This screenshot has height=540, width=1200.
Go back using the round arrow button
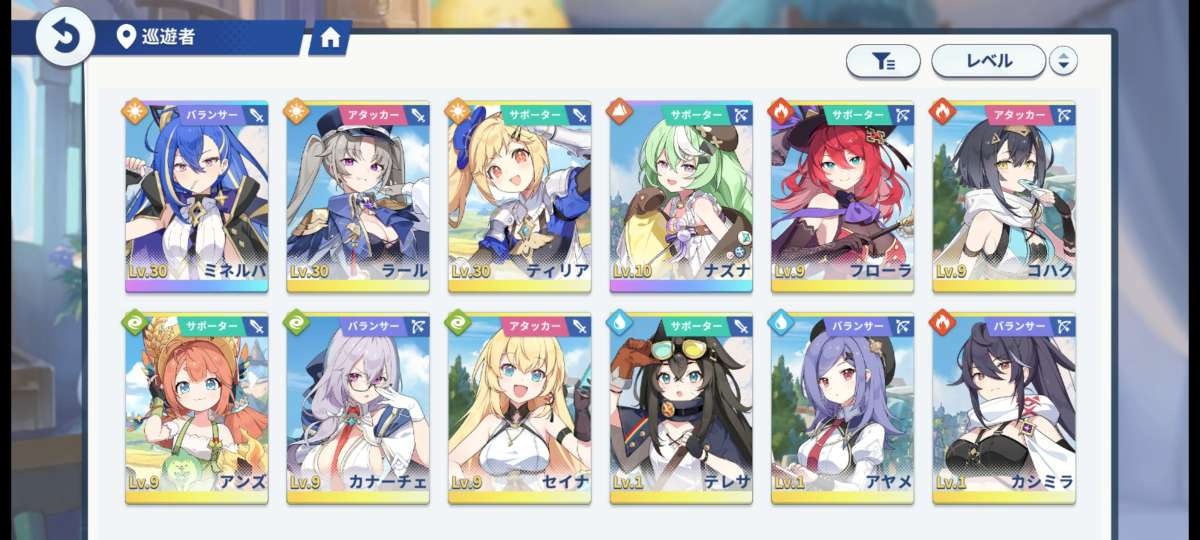[x=65, y=37]
